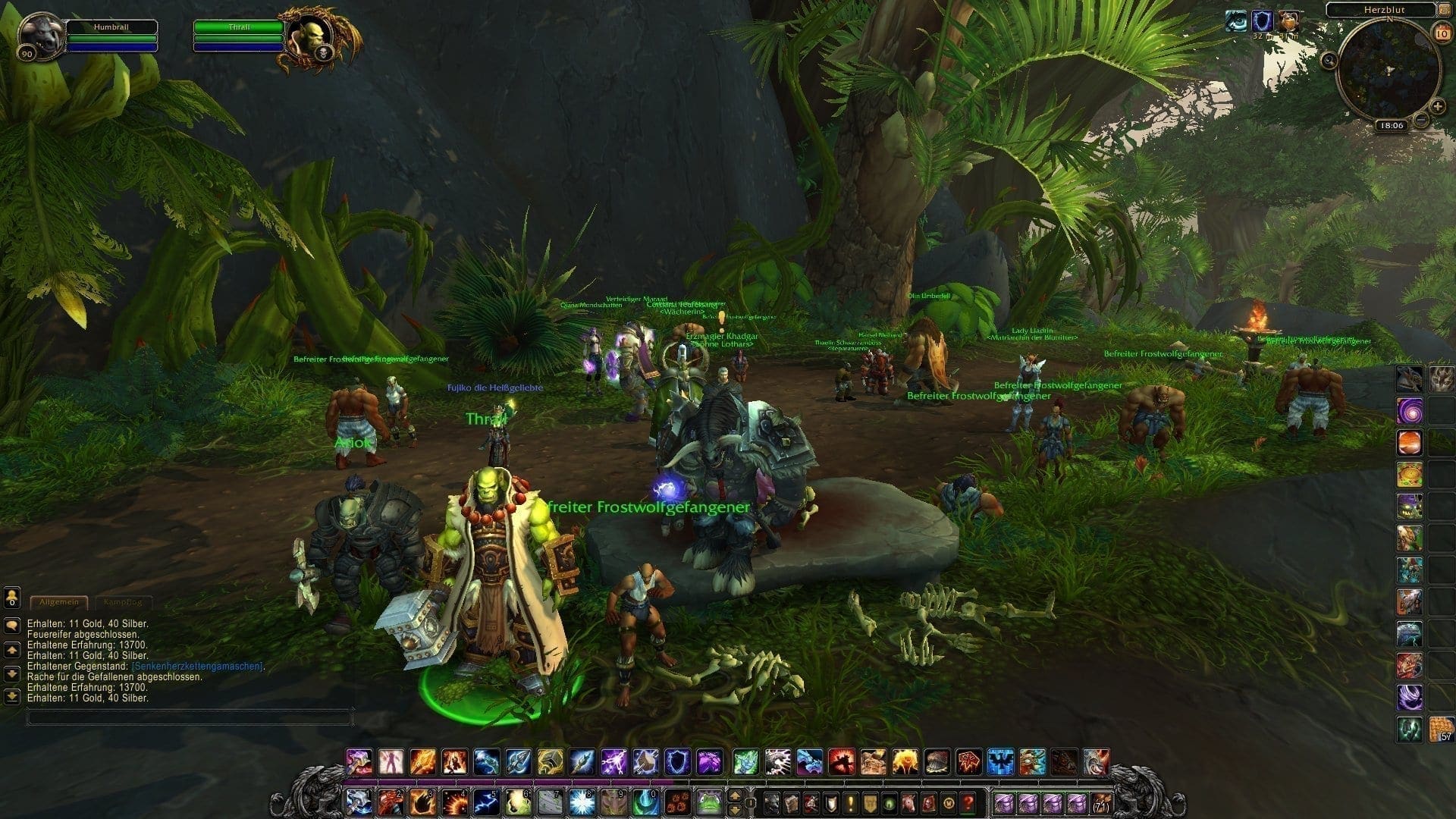Click the Senkenherzkettengamaschen item link in chat
The width and height of the screenshot is (1456, 819).
pyautogui.click(x=197, y=667)
